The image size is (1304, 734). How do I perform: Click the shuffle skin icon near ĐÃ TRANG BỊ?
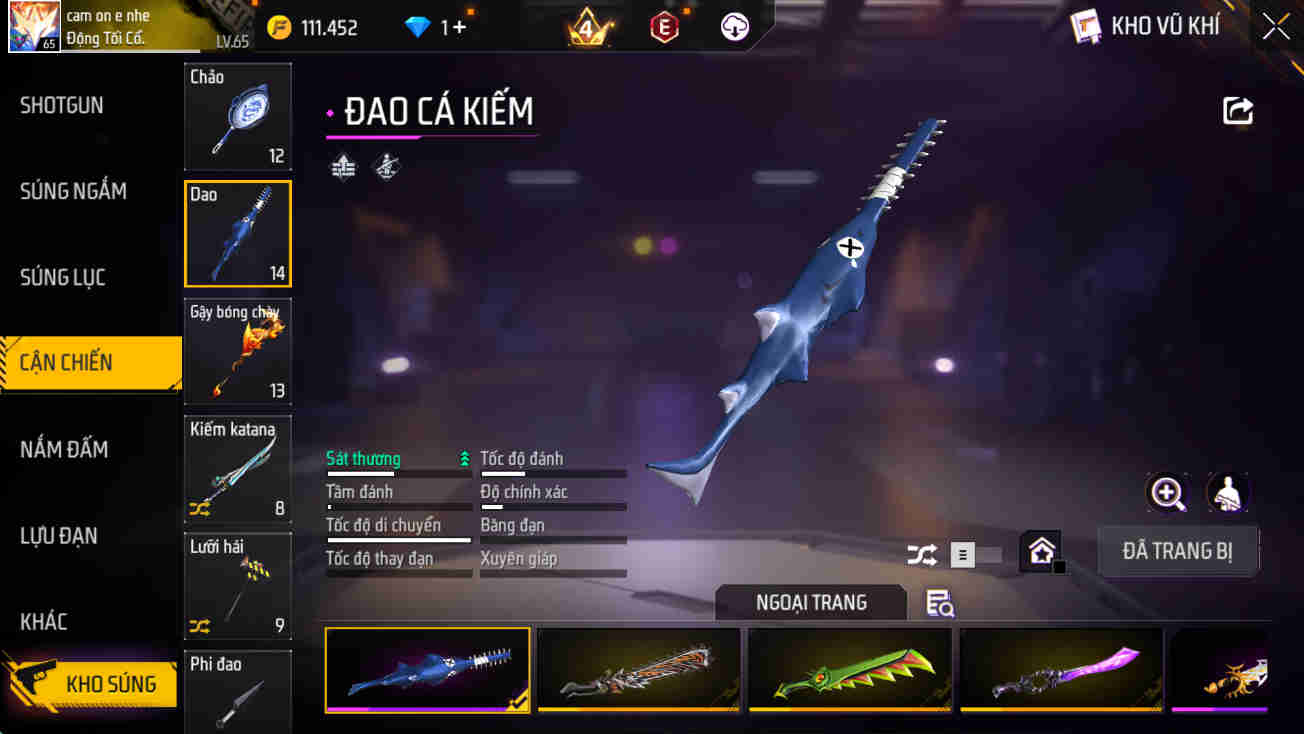point(921,553)
